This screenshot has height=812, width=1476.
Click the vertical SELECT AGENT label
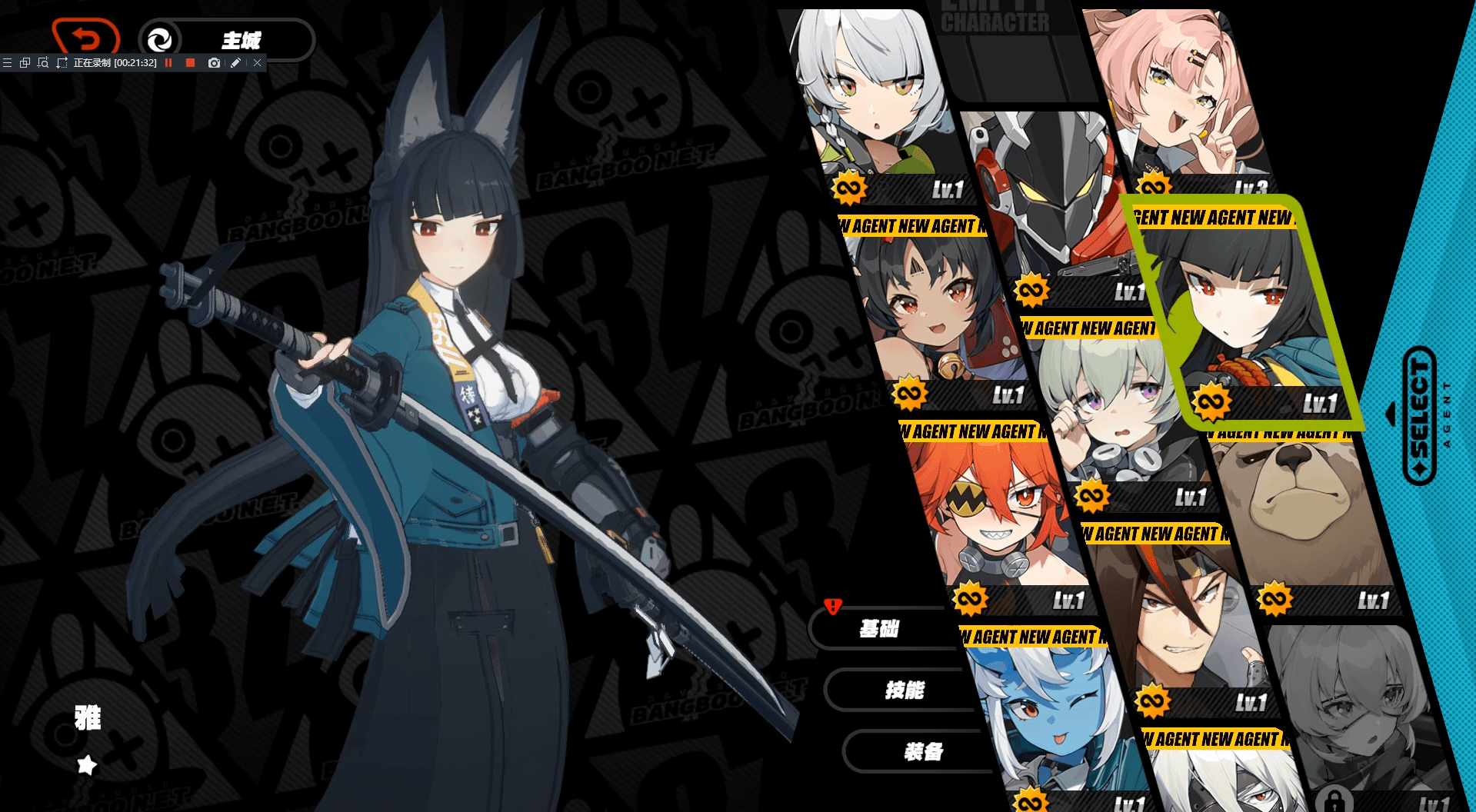[x=1420, y=415]
